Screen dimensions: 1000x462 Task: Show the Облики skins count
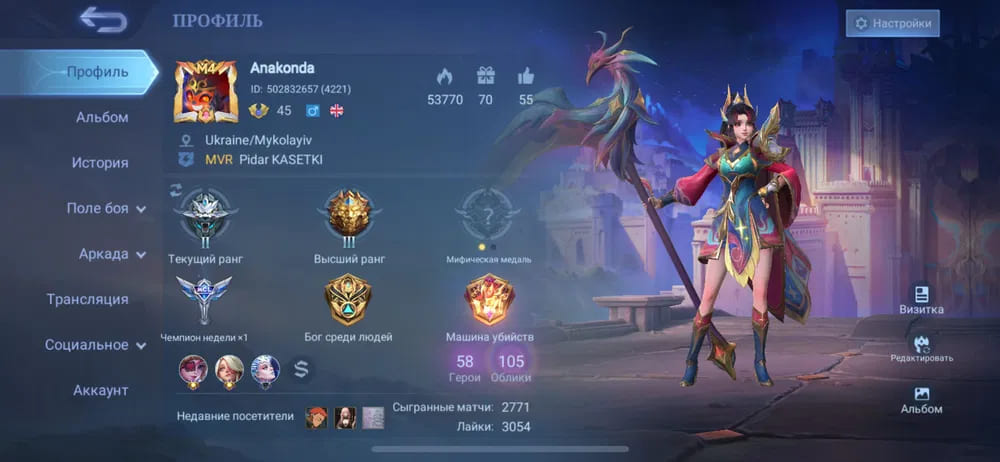(511, 367)
